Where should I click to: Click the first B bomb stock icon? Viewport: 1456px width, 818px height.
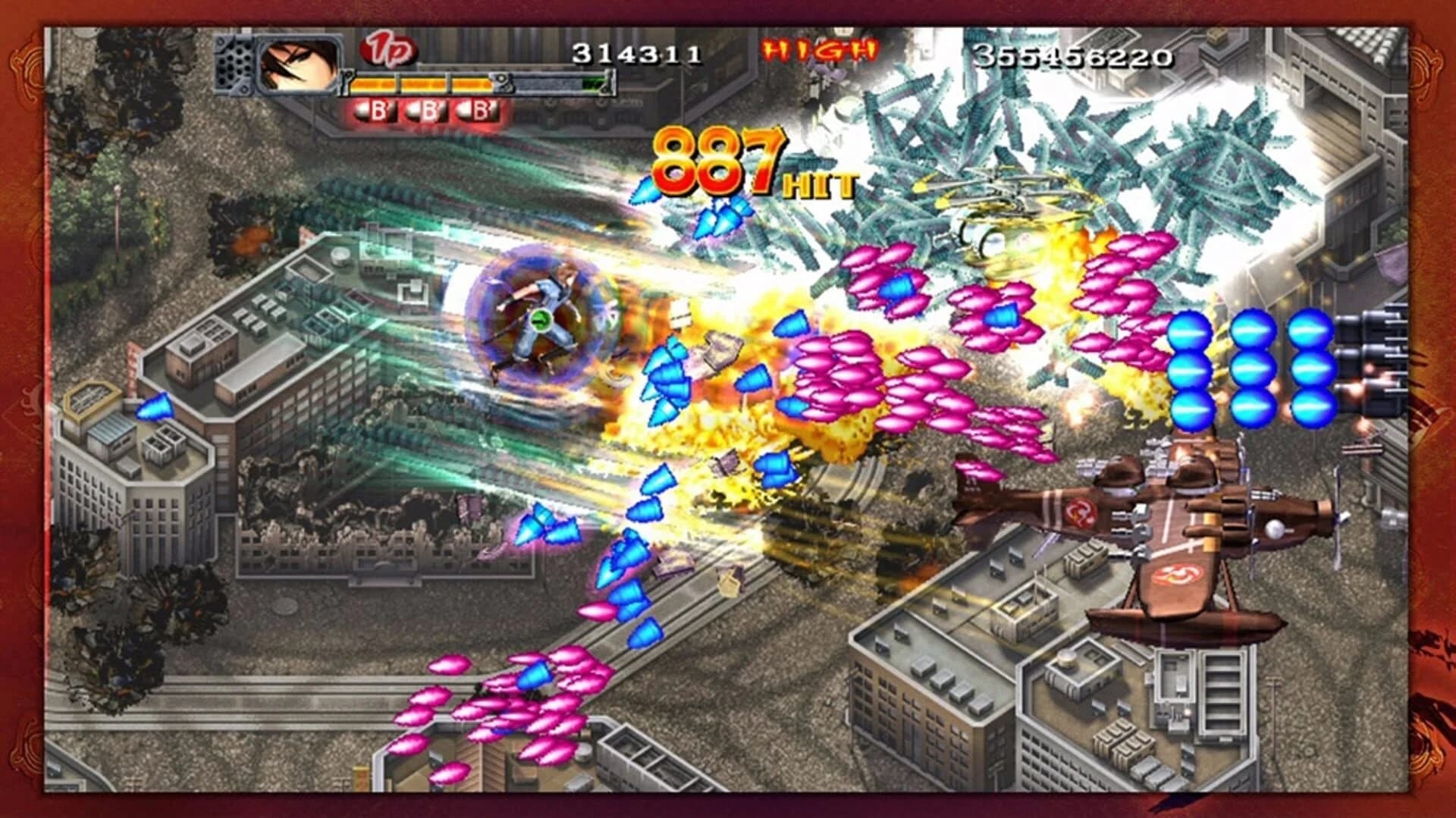[374, 110]
